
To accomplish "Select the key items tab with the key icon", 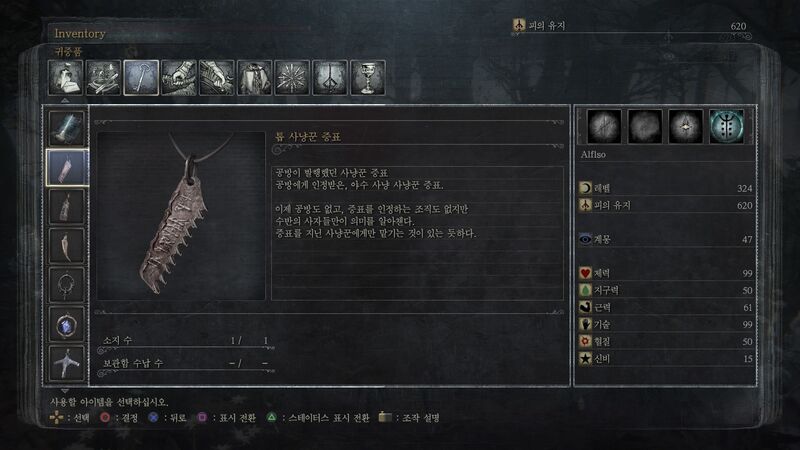I will coord(141,77).
